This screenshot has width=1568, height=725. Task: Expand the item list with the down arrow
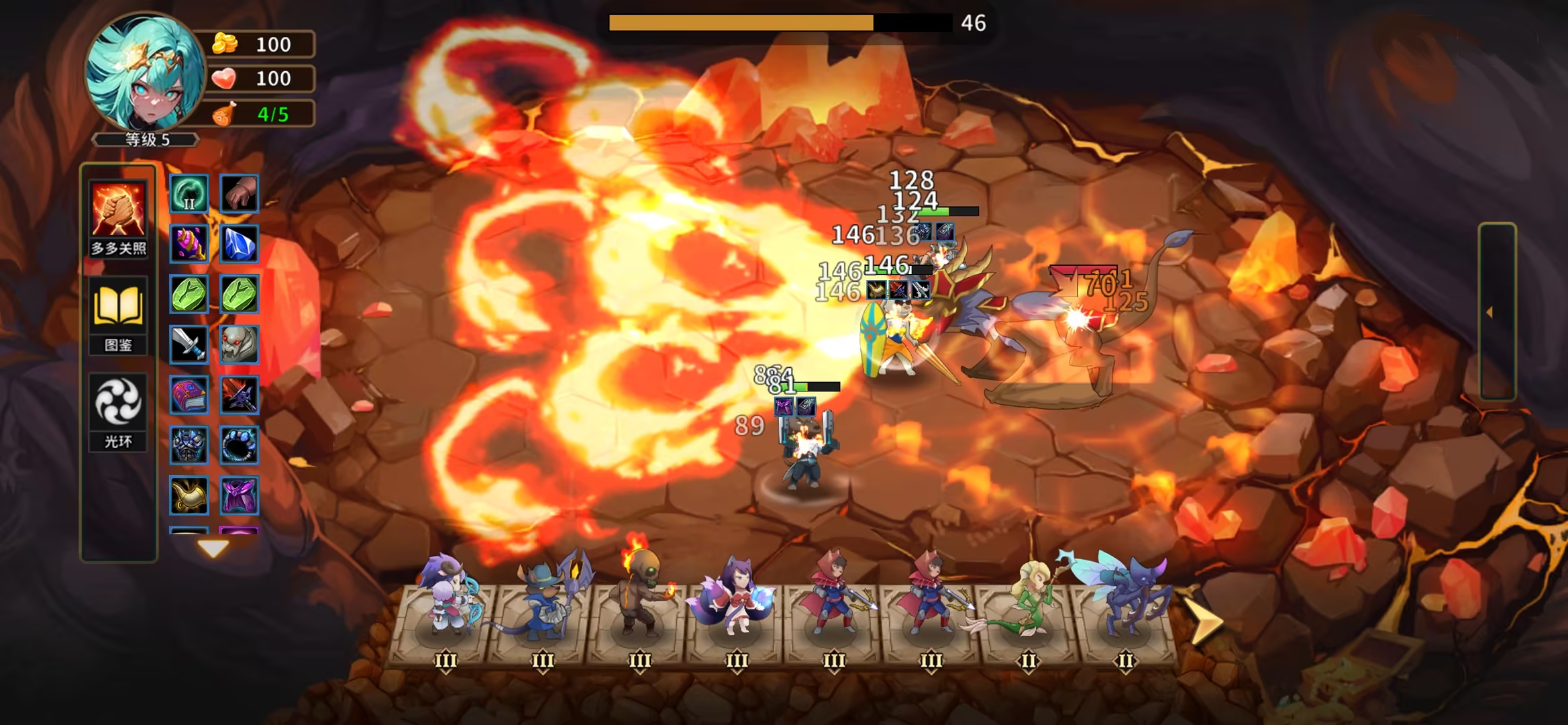215,548
